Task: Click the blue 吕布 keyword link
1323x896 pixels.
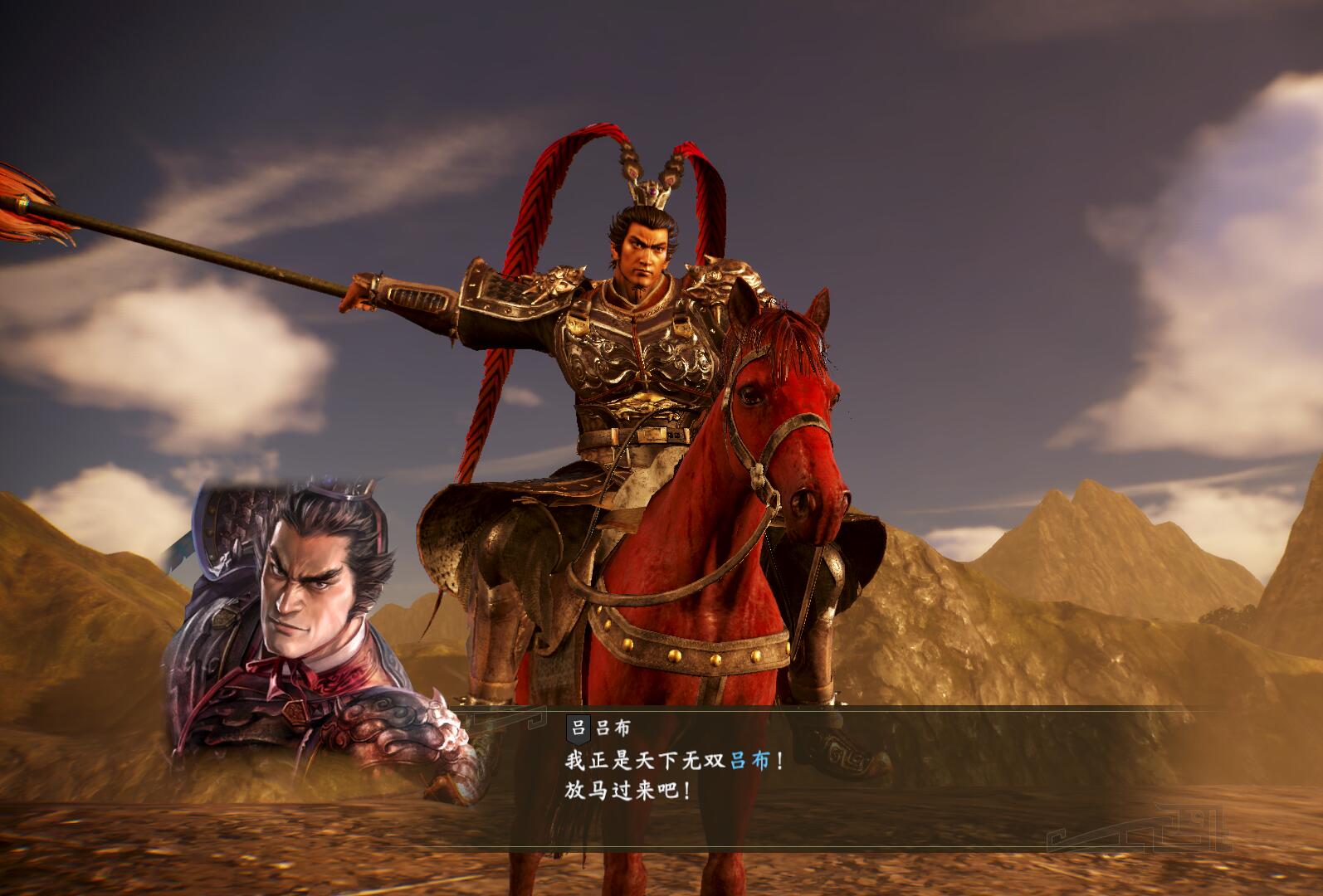Action: pyautogui.click(x=751, y=761)
